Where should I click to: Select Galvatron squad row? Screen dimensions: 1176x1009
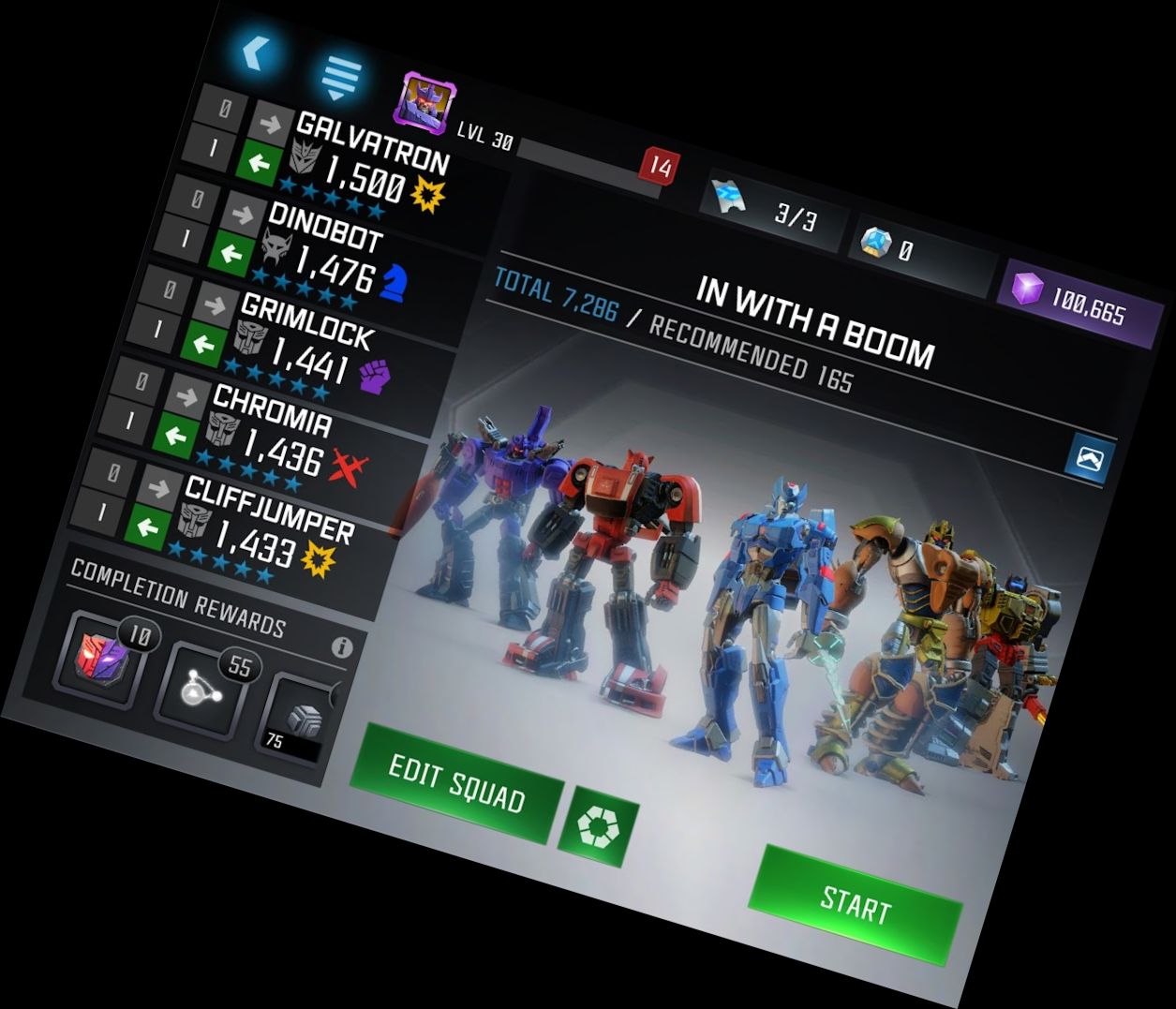(x=370, y=160)
